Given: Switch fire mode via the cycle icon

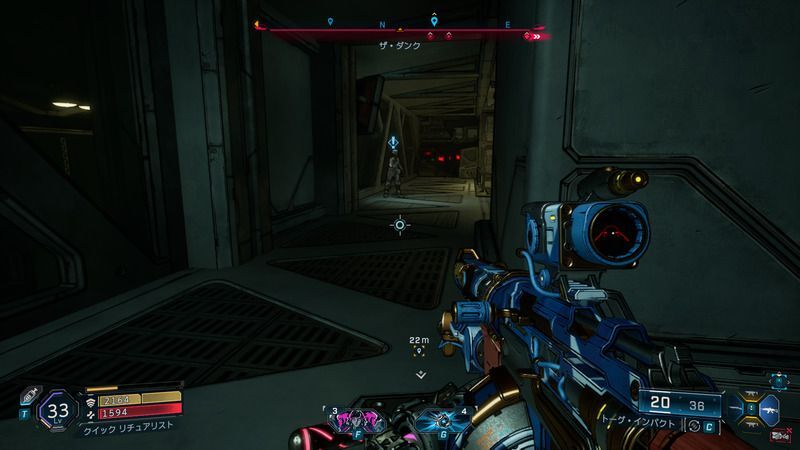Looking at the screenshot, I should (x=694, y=428).
